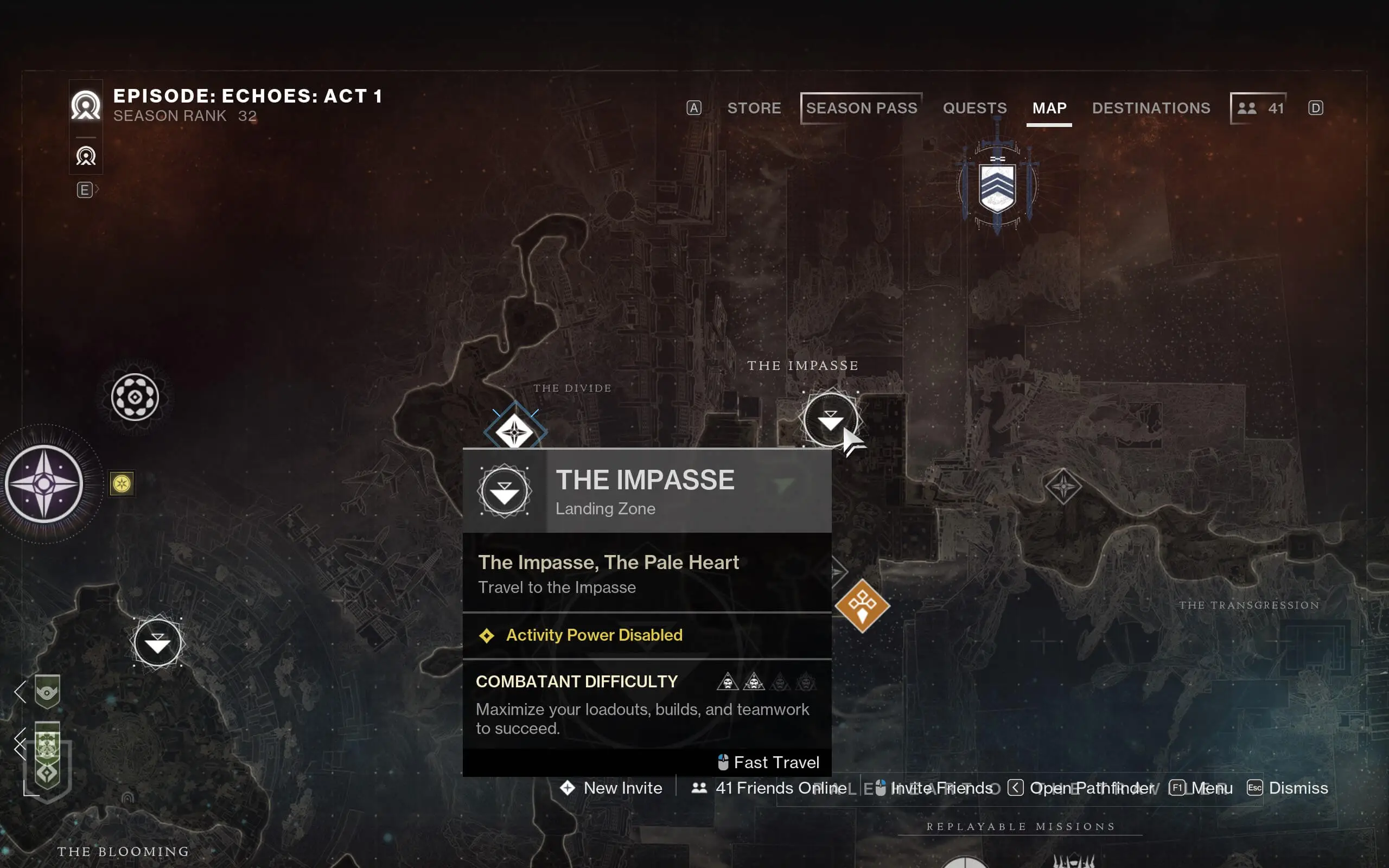Image resolution: width=1389 pixels, height=868 pixels.
Task: Expand the single chevron beside the rank banner
Action: [x=21, y=693]
